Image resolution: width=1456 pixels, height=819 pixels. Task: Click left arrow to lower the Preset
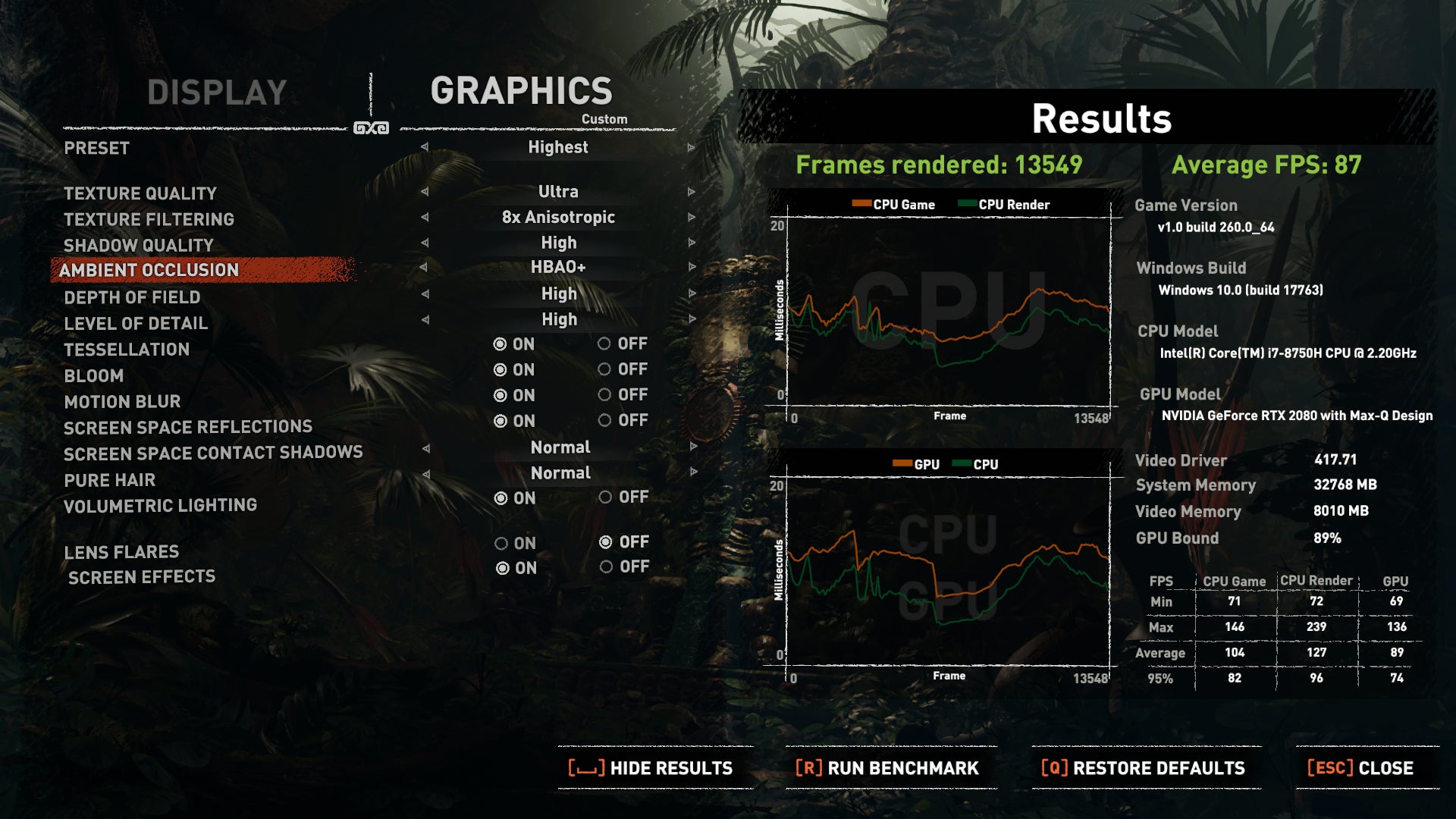pos(425,148)
